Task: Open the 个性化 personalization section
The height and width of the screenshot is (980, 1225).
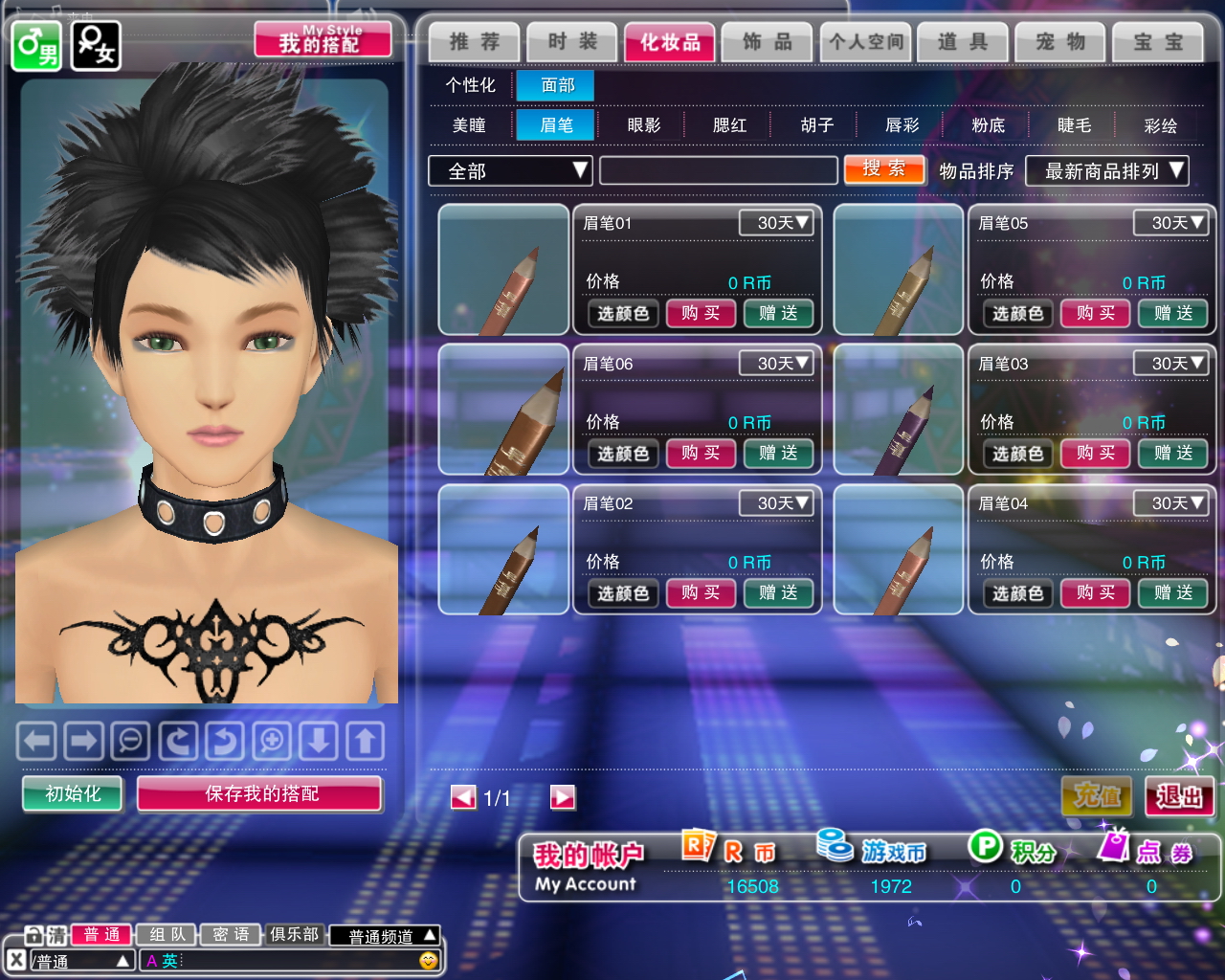Action: tap(470, 85)
